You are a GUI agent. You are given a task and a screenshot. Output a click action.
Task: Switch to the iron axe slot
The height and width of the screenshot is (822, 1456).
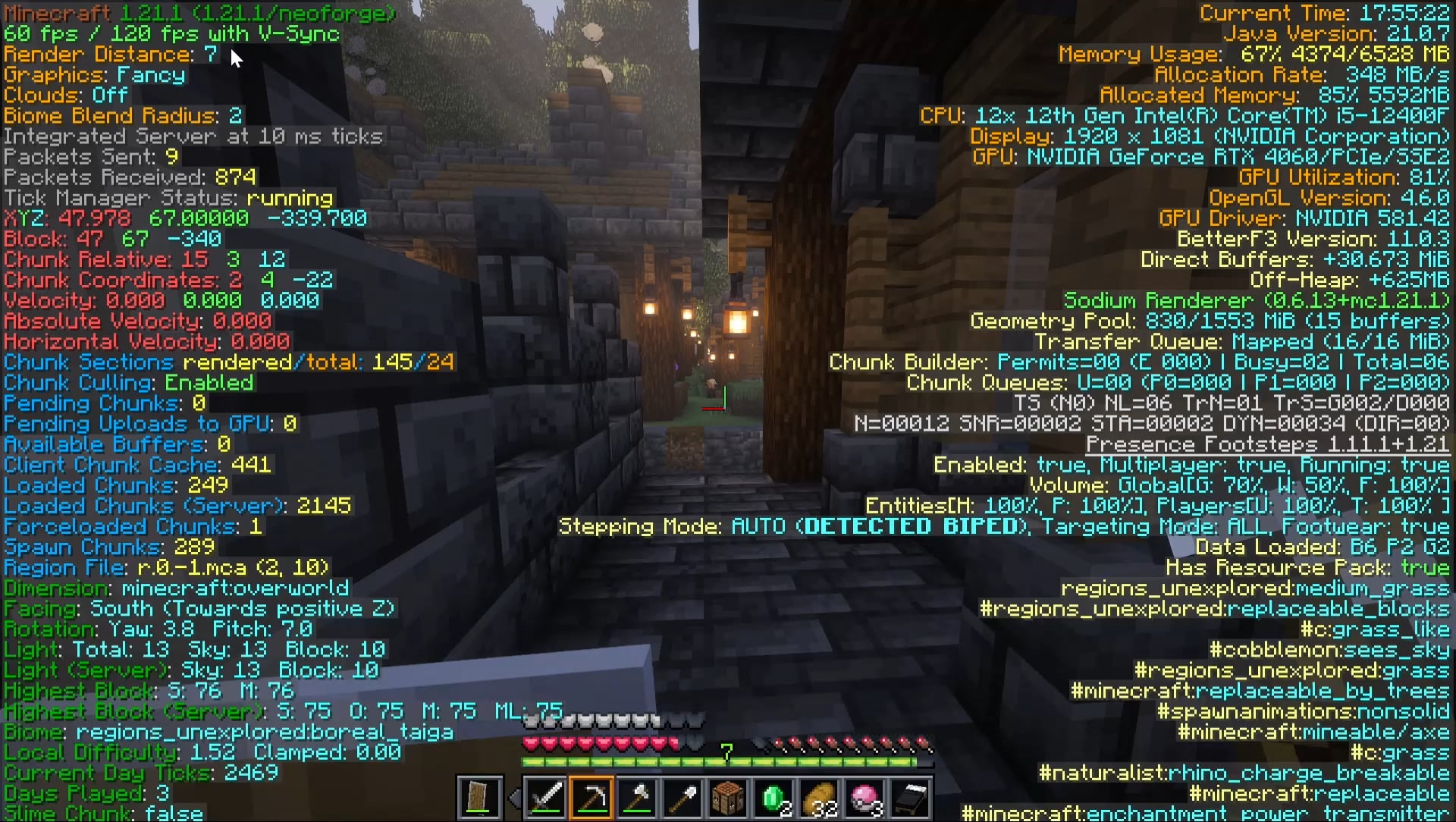coord(637,798)
